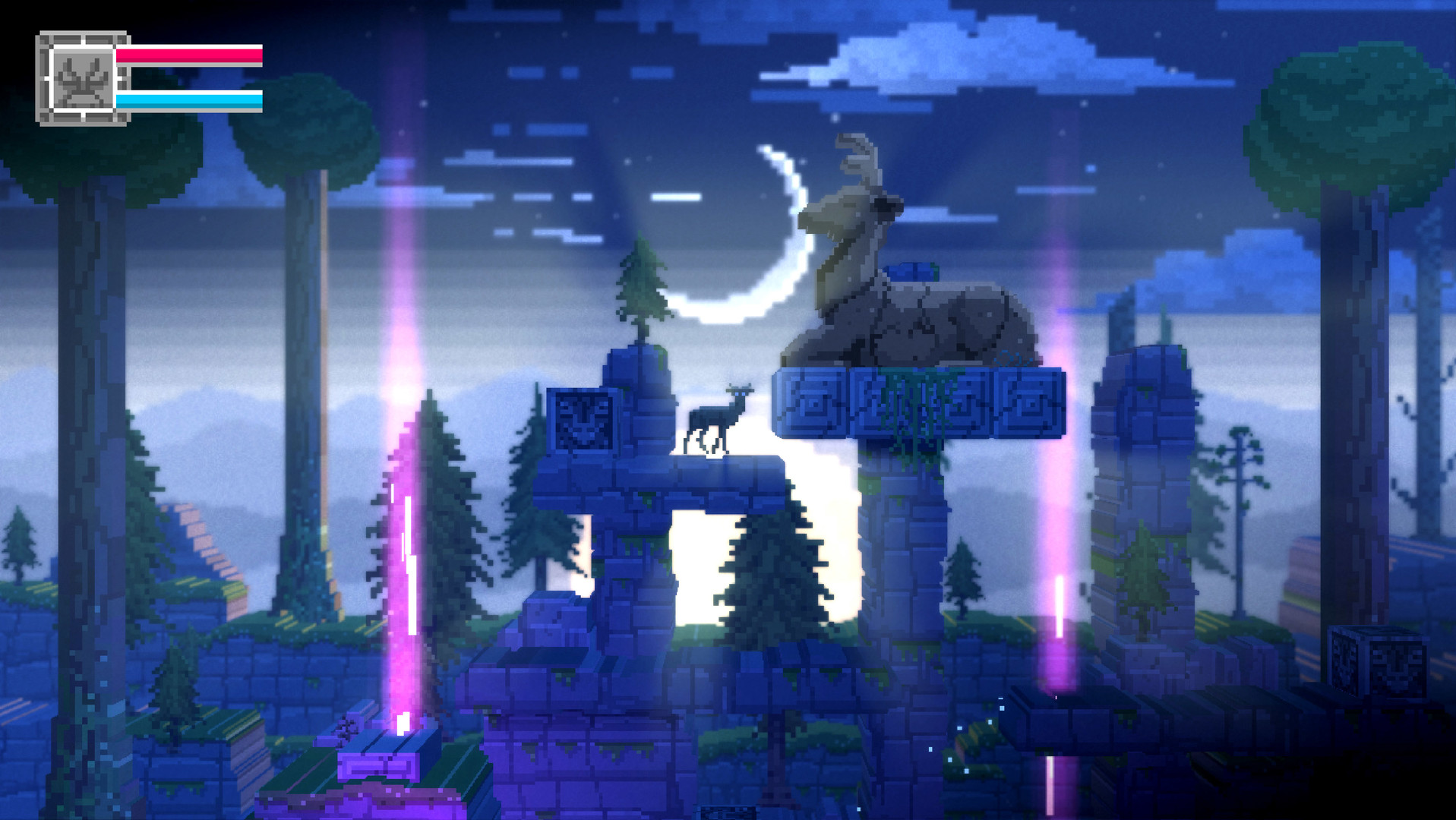Click the antler portrait icon in the HUD
1456x820 pixels.
(x=82, y=80)
